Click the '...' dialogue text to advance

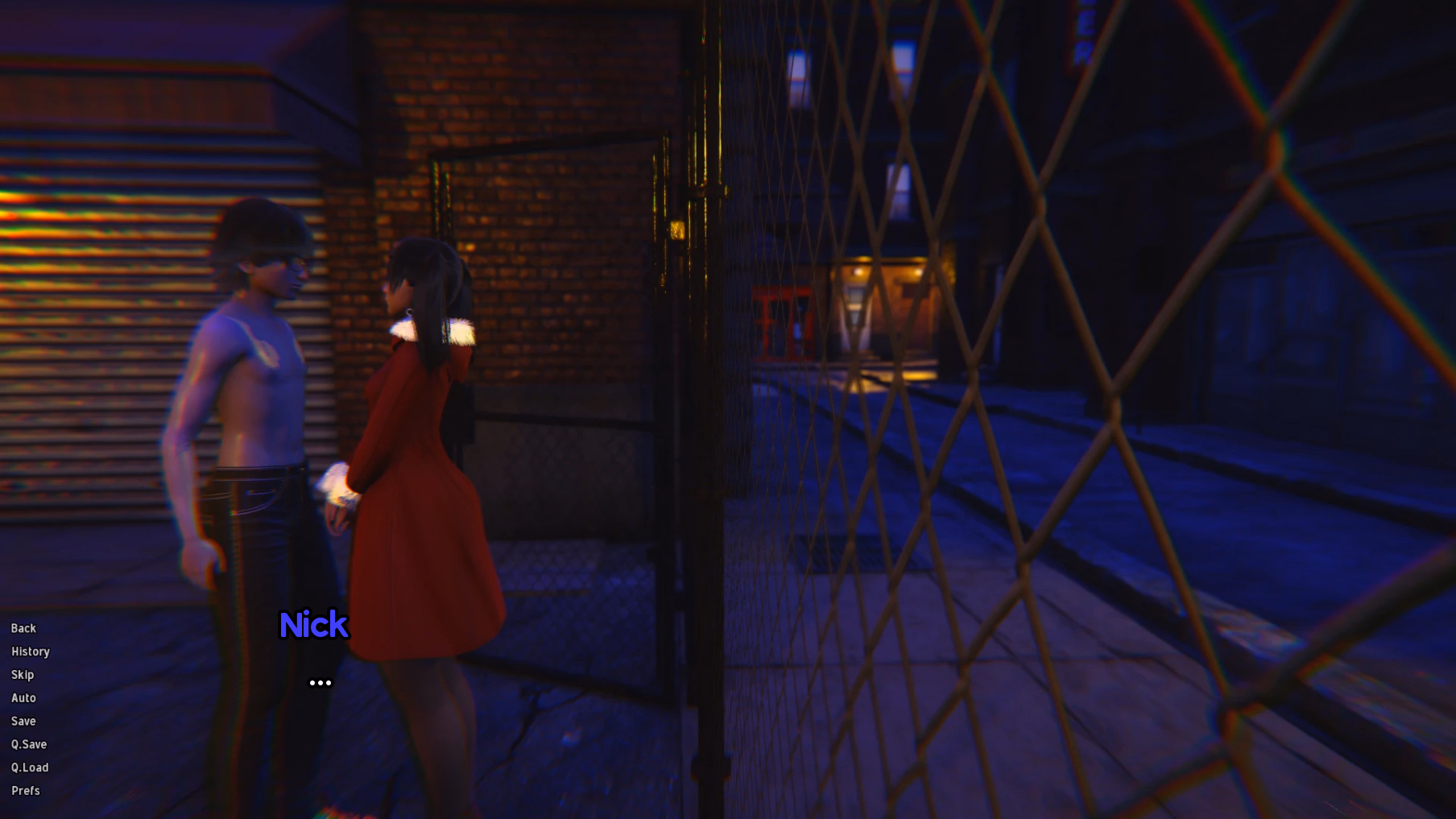[321, 681]
